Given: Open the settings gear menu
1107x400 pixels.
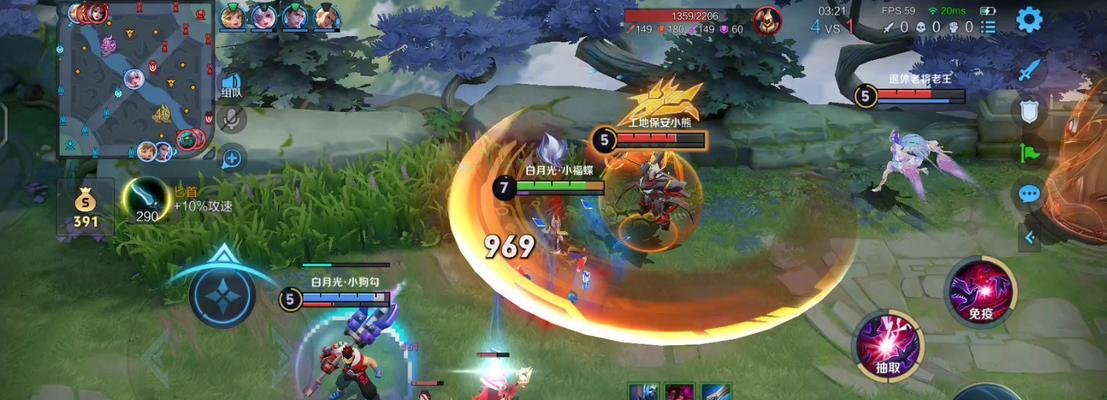Looking at the screenshot, I should tap(1029, 19).
